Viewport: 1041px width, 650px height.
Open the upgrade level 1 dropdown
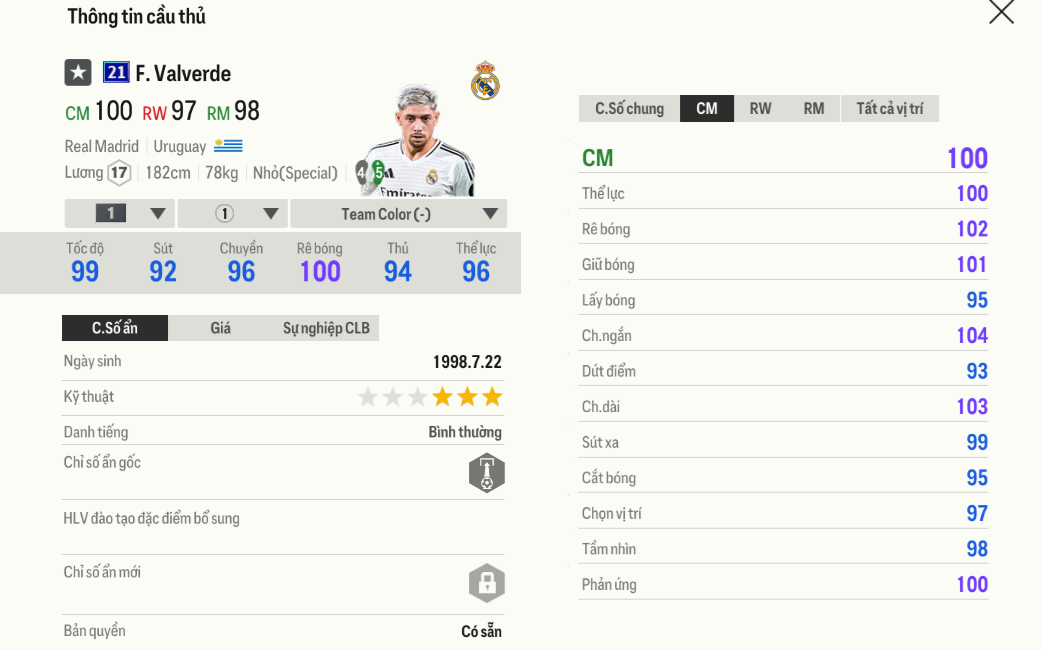120,214
